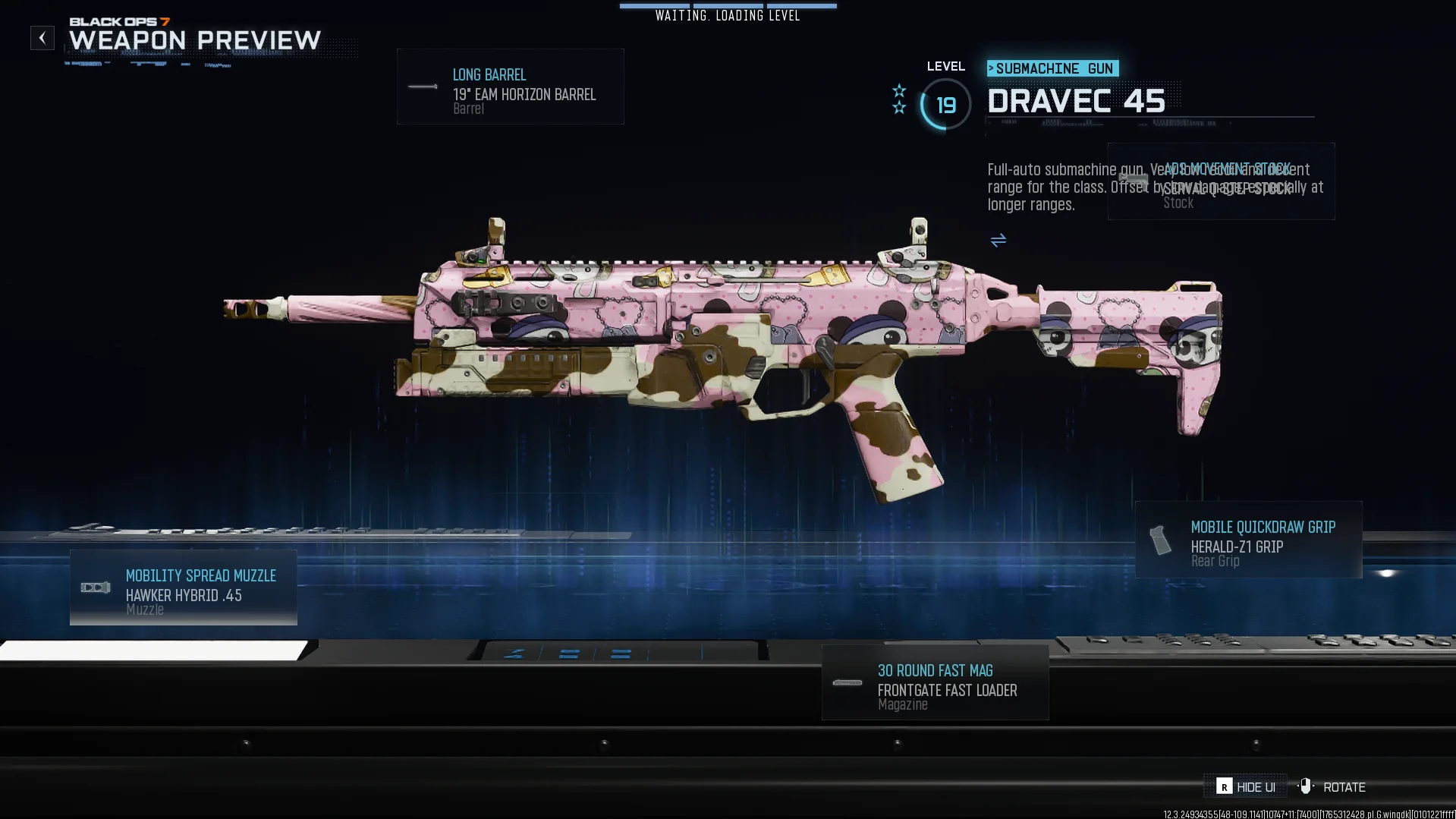Click the swap arrows icon below the description

point(998,241)
